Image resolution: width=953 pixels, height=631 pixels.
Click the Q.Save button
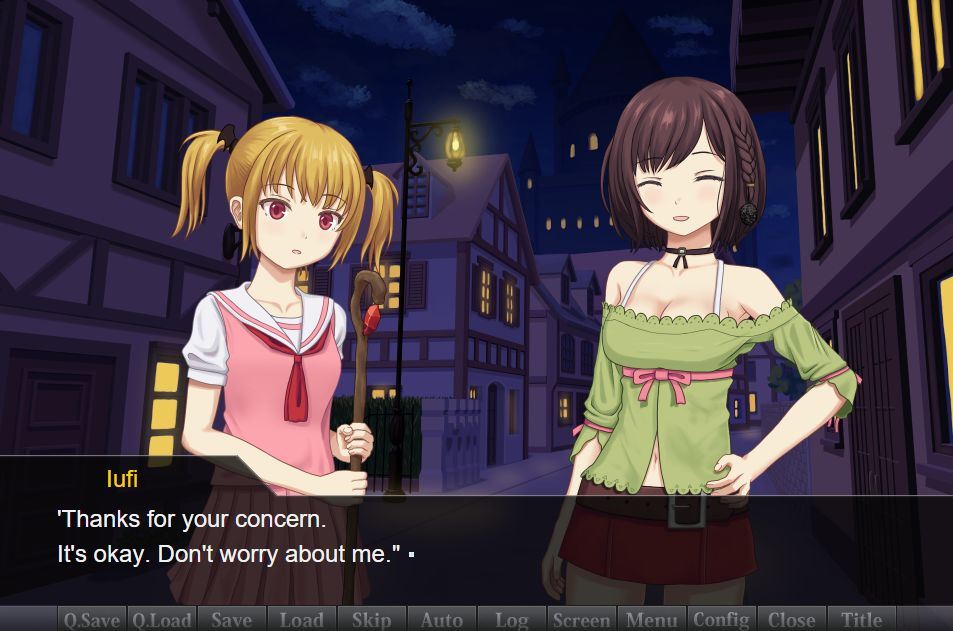[x=92, y=619]
